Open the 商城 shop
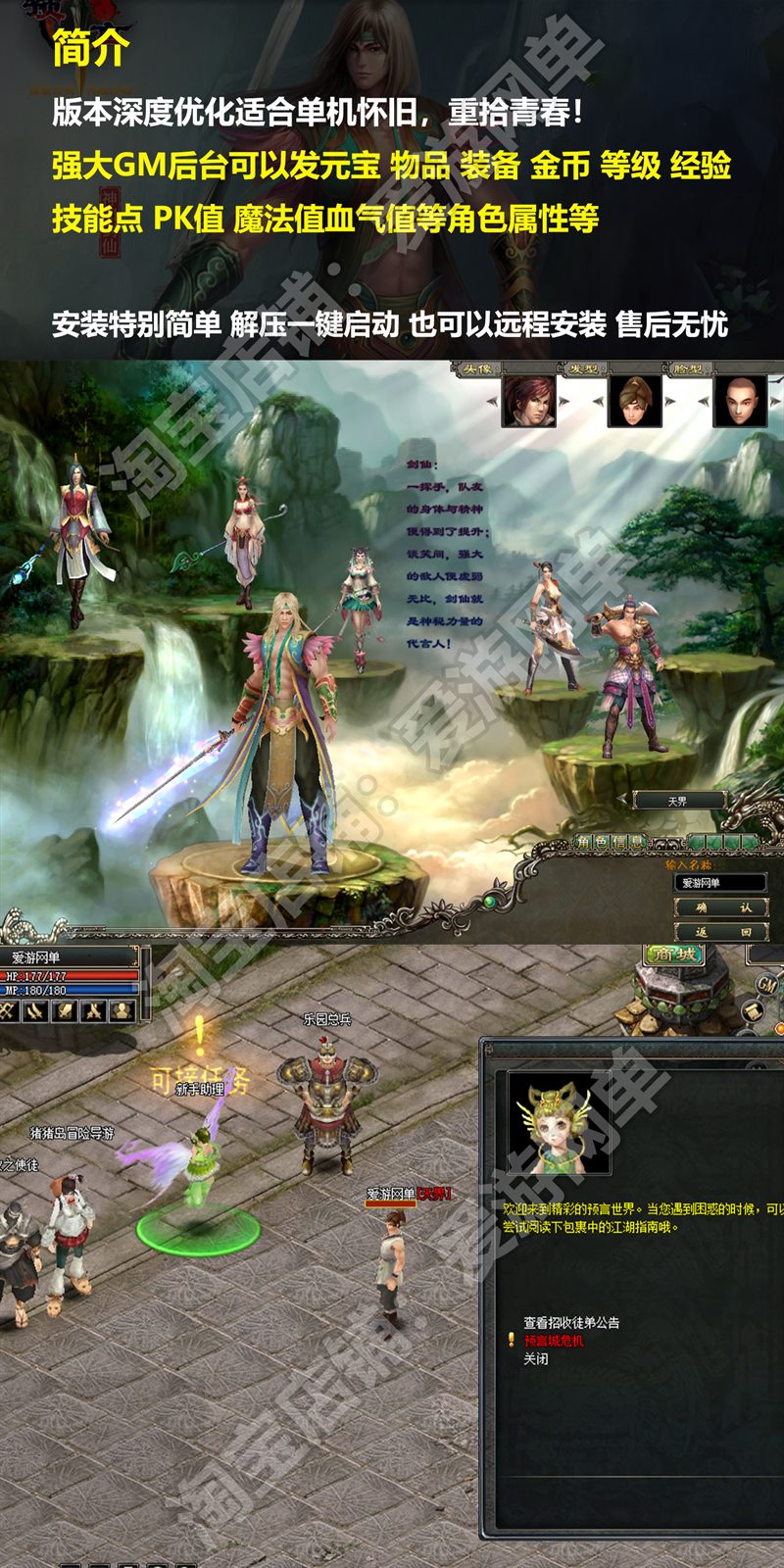The image size is (784, 1568). 673,954
